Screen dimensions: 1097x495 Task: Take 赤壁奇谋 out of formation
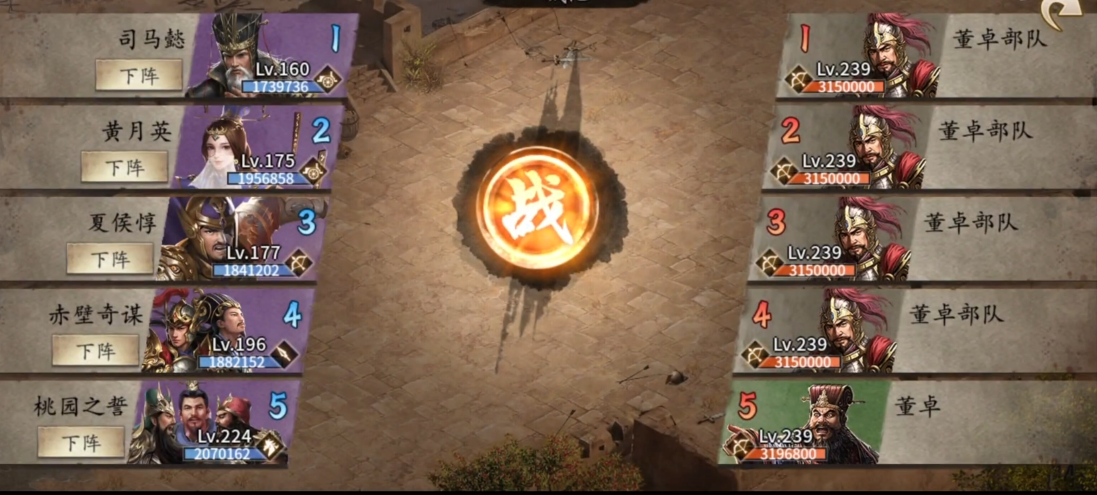click(x=95, y=350)
